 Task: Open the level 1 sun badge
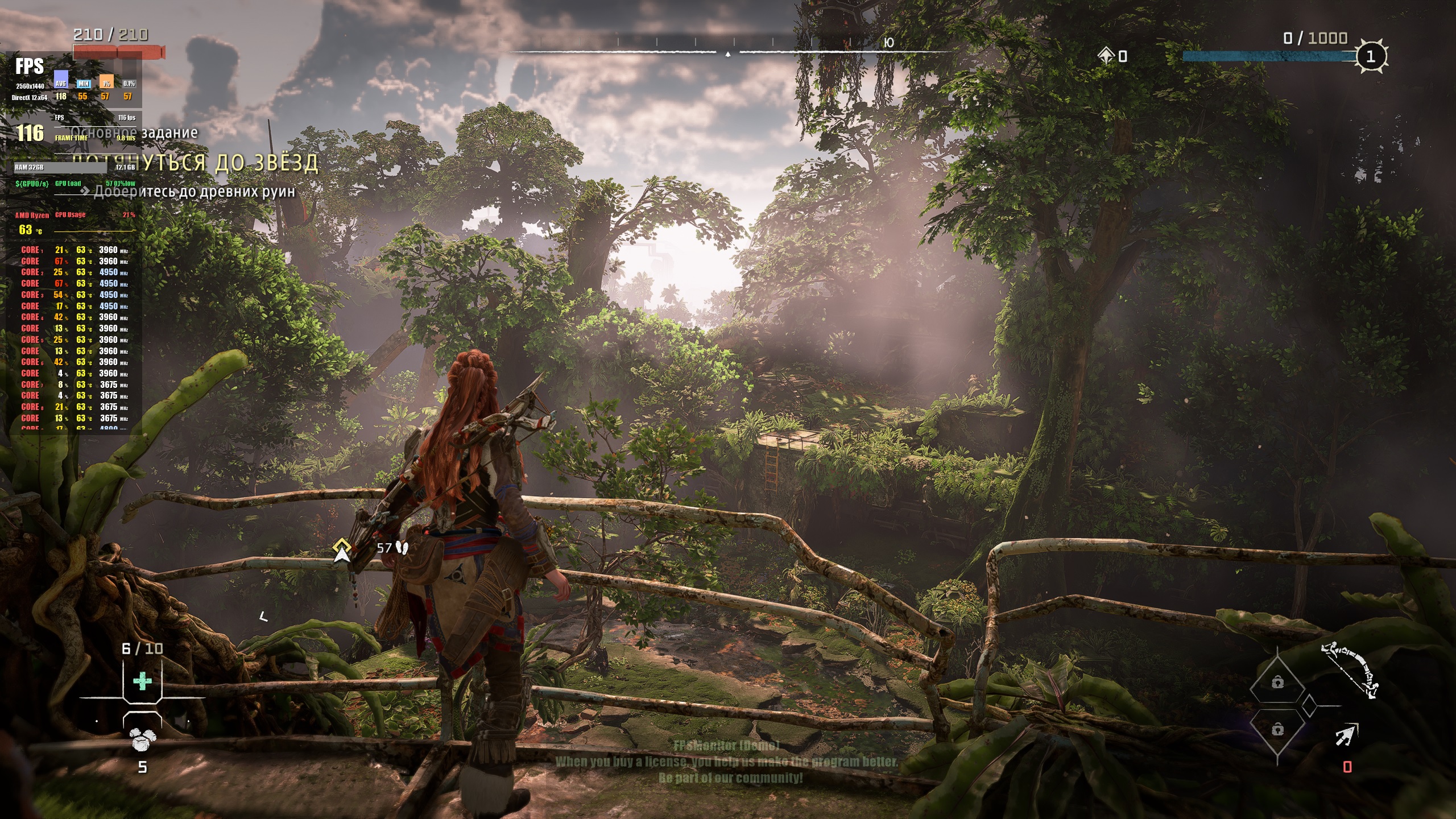coord(1371,56)
